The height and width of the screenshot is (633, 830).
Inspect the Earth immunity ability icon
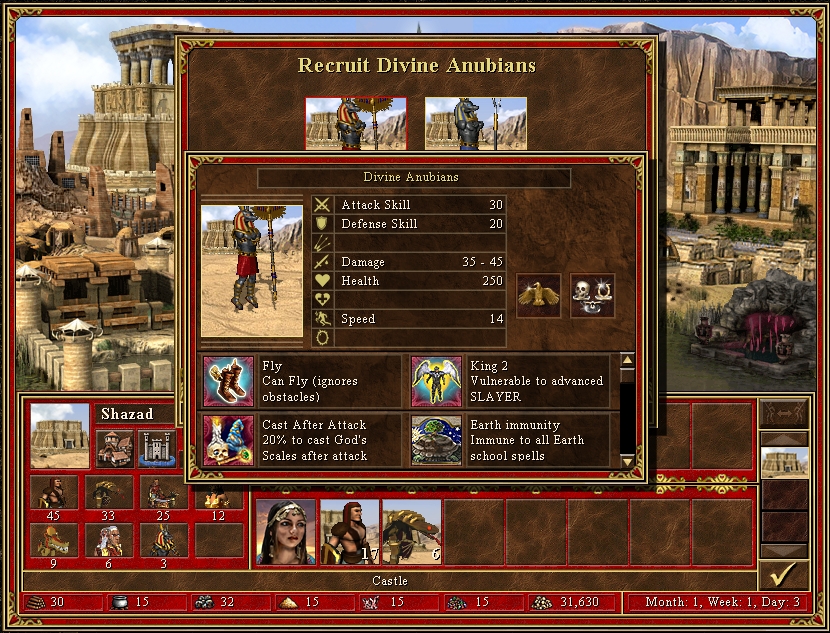pos(436,440)
